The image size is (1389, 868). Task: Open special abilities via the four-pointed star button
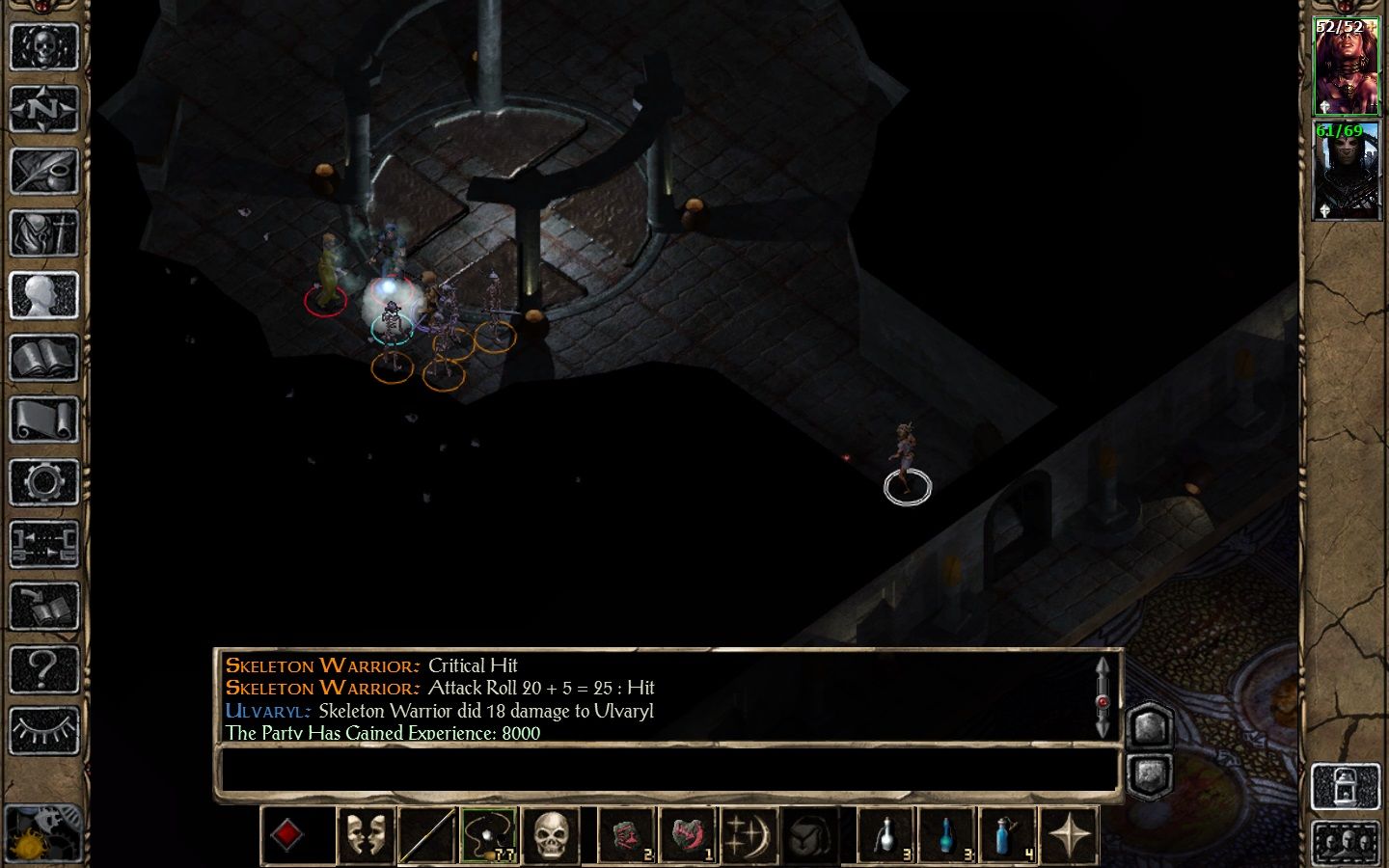[1070, 835]
